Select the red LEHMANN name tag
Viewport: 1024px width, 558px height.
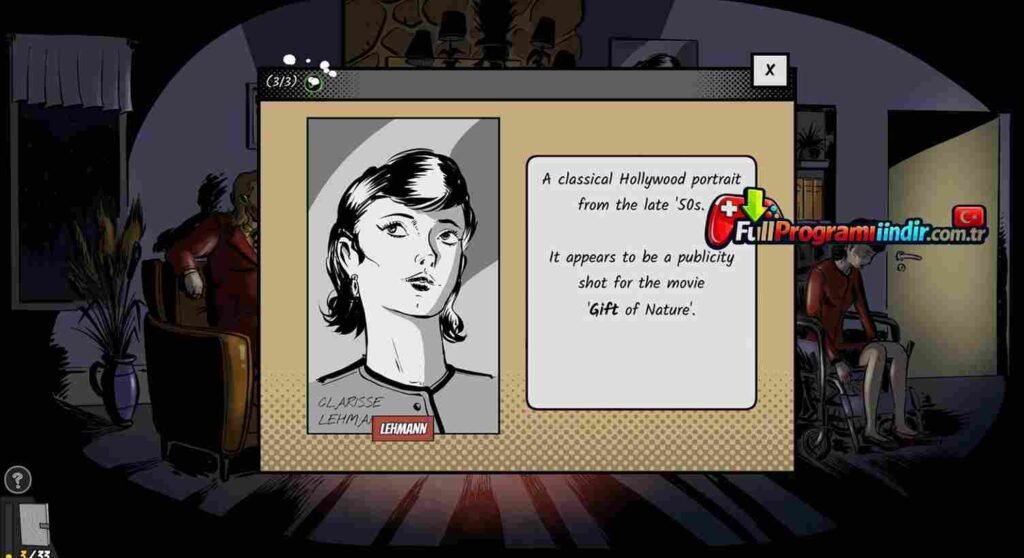[x=402, y=428]
